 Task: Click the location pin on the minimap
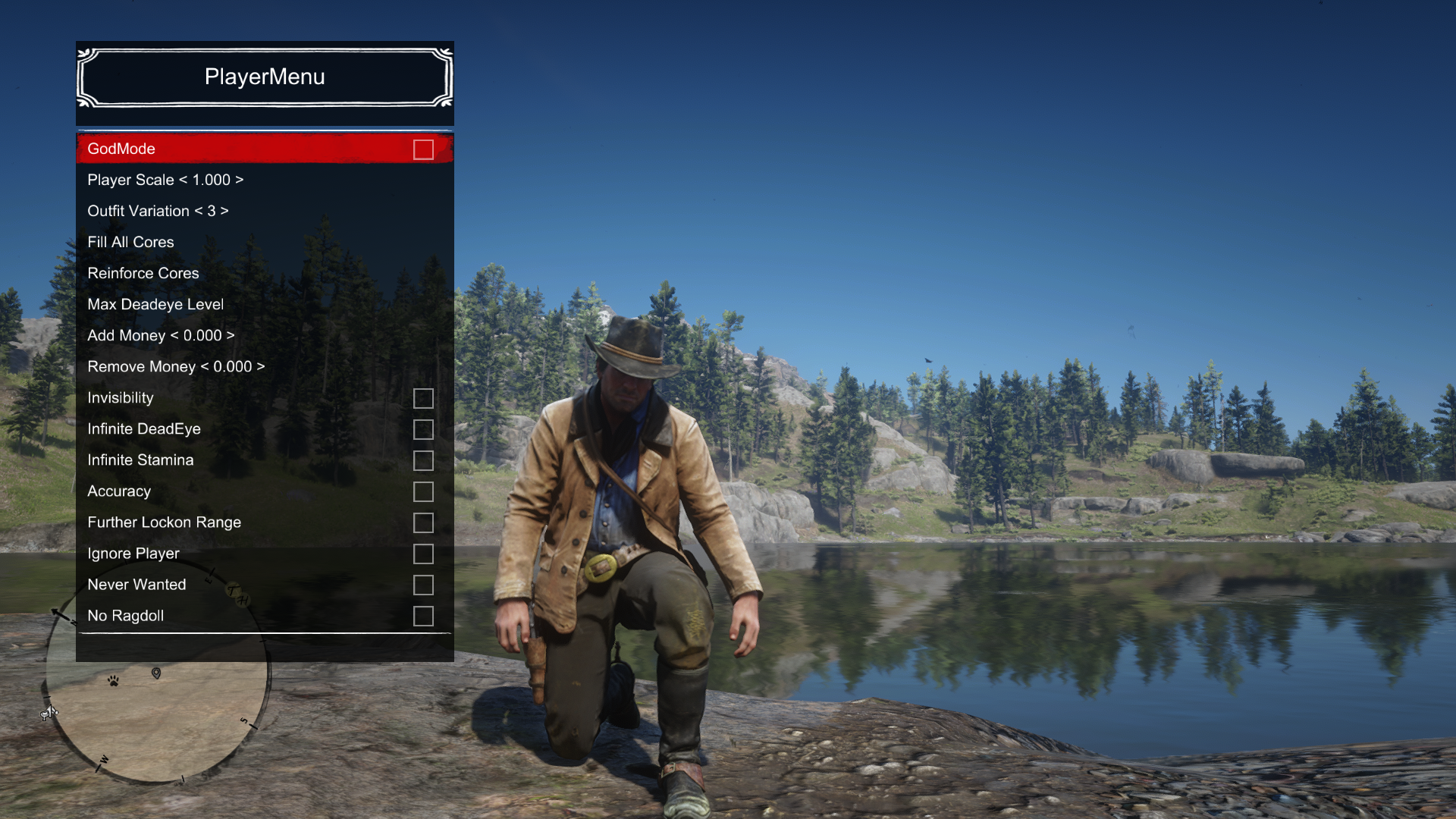click(156, 673)
